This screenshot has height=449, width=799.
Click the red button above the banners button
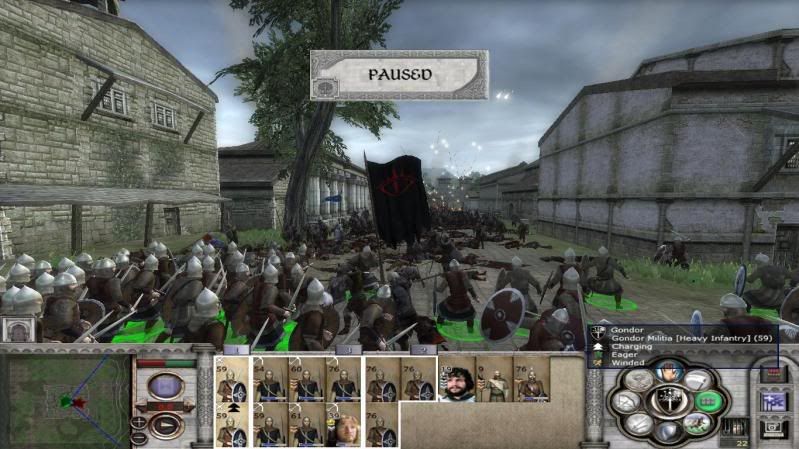click(772, 374)
